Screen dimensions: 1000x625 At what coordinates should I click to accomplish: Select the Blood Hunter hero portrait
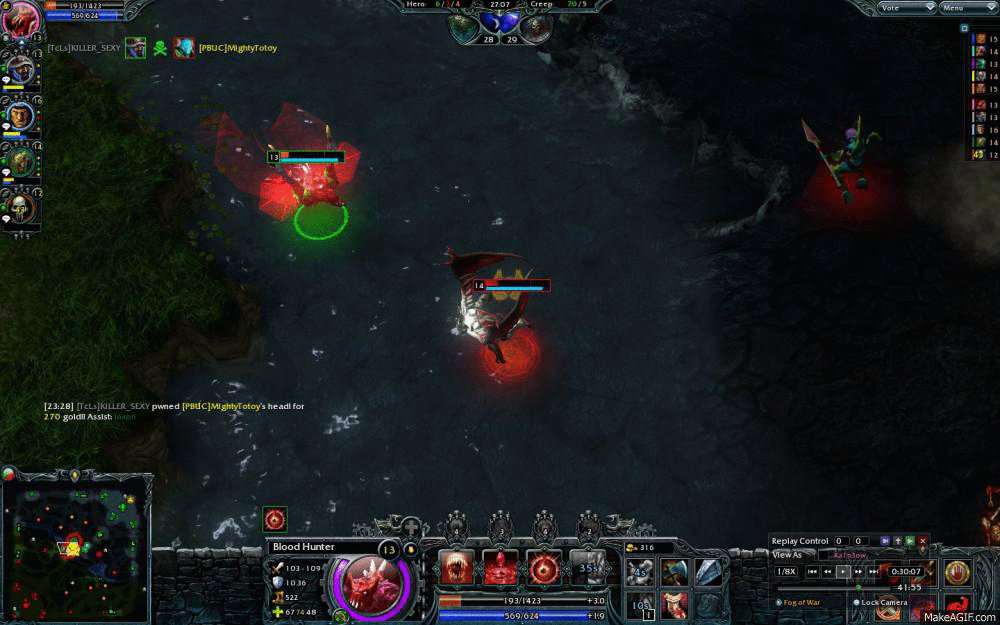(x=374, y=578)
